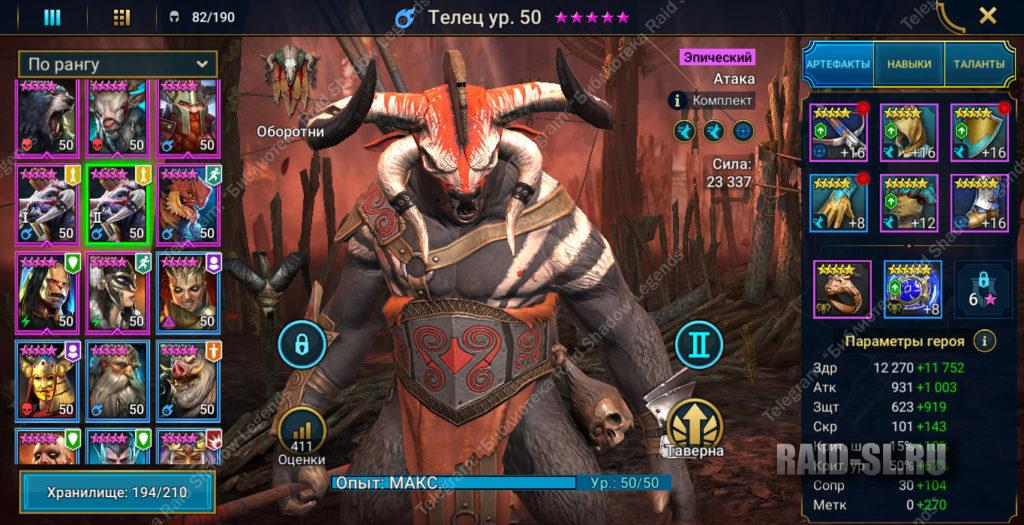The width and height of the screenshot is (1024, 525).
Task: Select the equipped boots artifact slot
Action: pyautogui.click(x=978, y=202)
